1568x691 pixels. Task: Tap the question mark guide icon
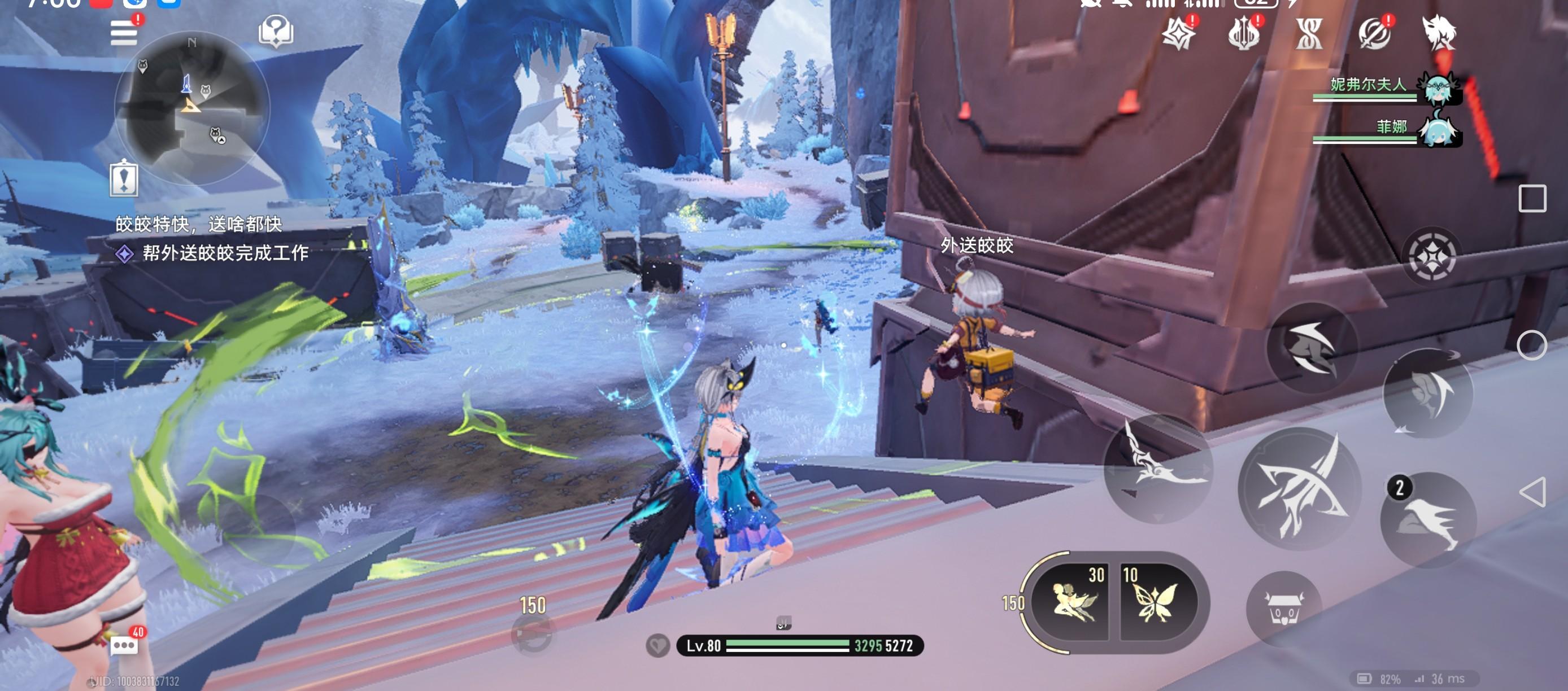click(x=276, y=30)
